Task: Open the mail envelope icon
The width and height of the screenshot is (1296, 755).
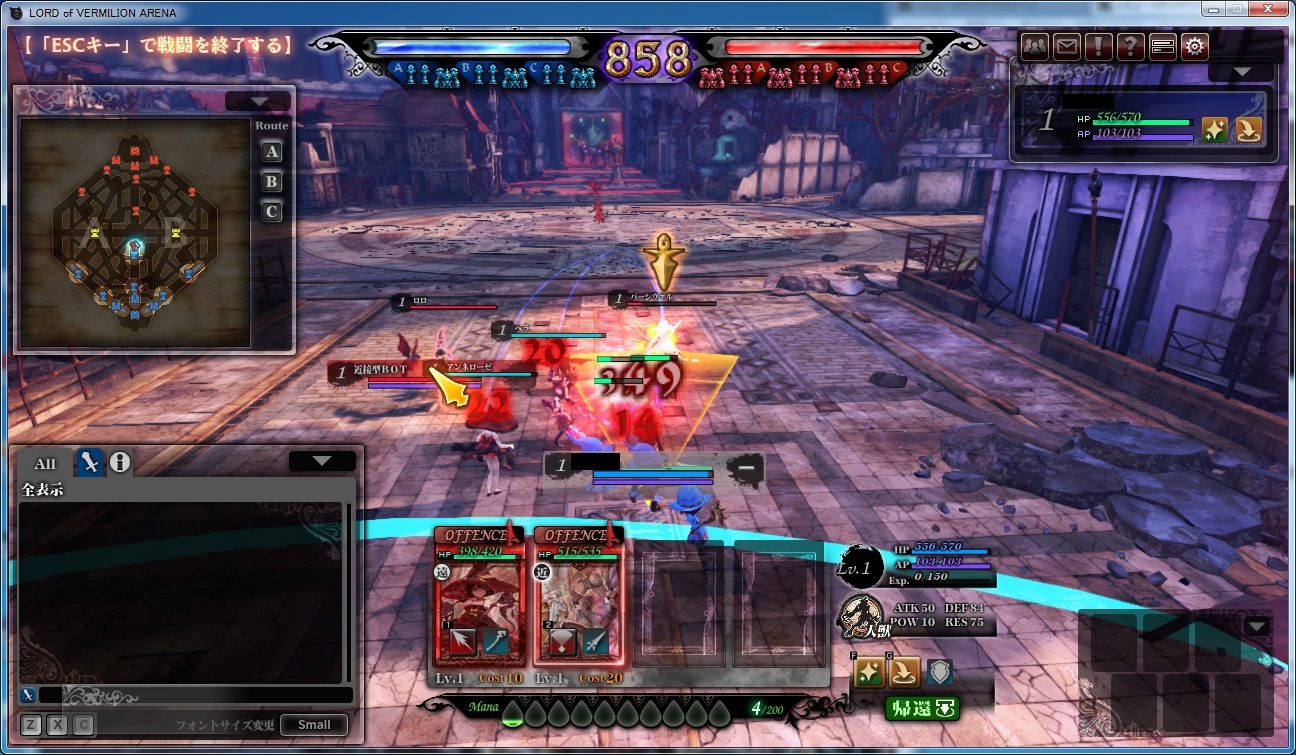Action: pyautogui.click(x=1067, y=46)
